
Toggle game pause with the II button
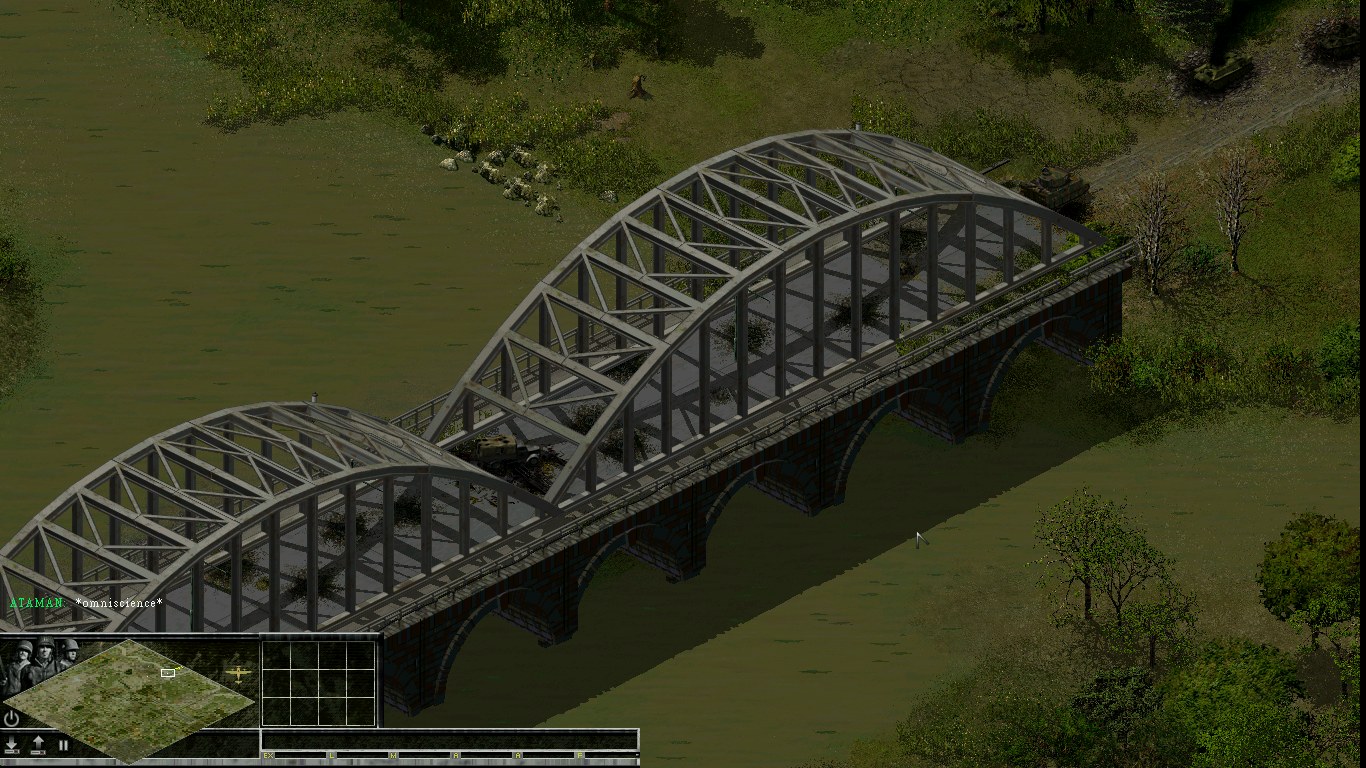63,744
